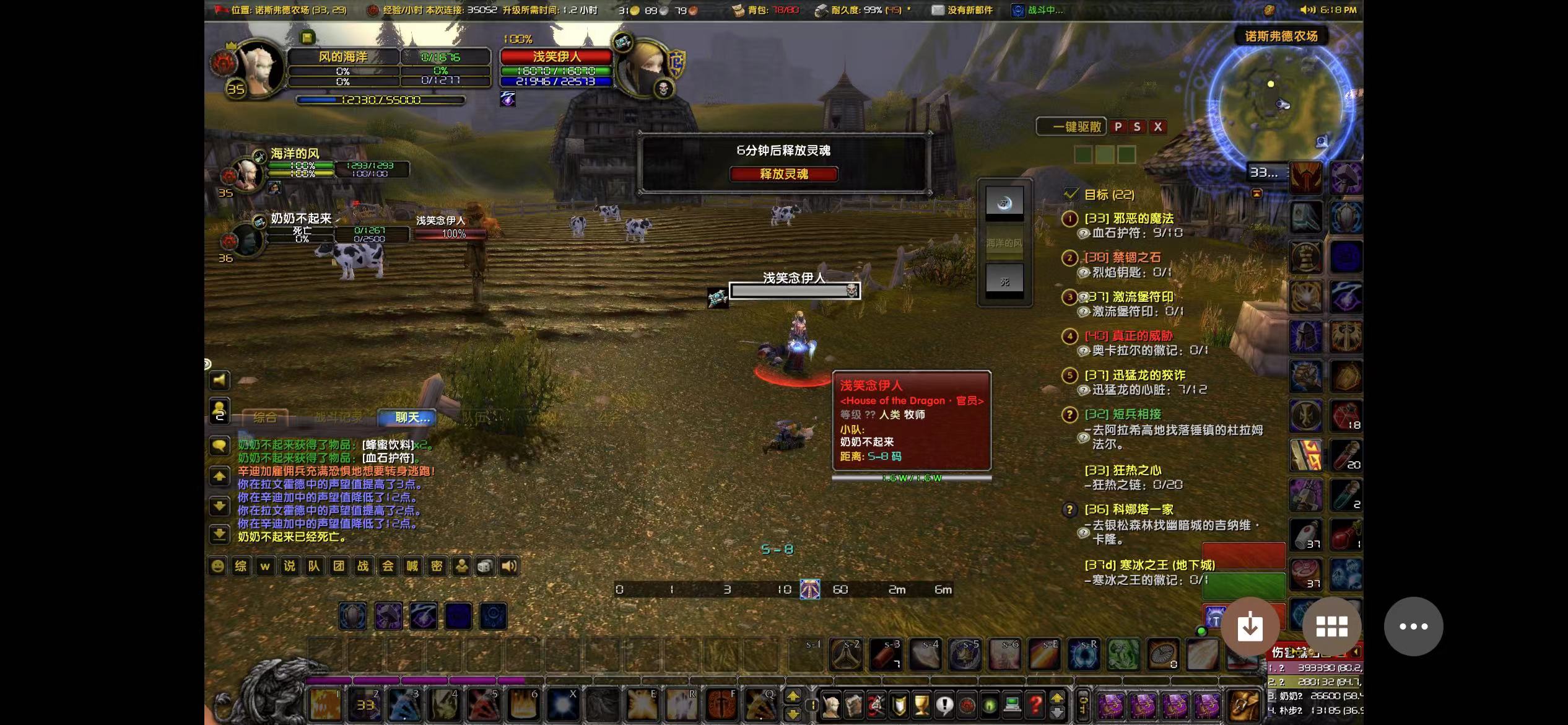Roll the dice from the chat bar
This screenshot has height=725, width=1568.
485,566
